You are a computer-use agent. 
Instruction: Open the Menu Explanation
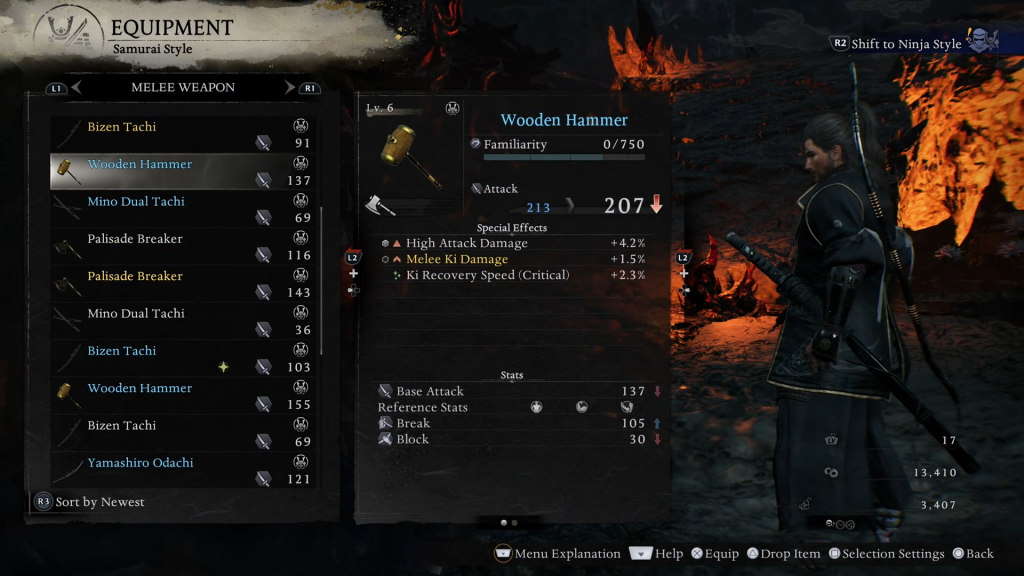click(x=558, y=554)
